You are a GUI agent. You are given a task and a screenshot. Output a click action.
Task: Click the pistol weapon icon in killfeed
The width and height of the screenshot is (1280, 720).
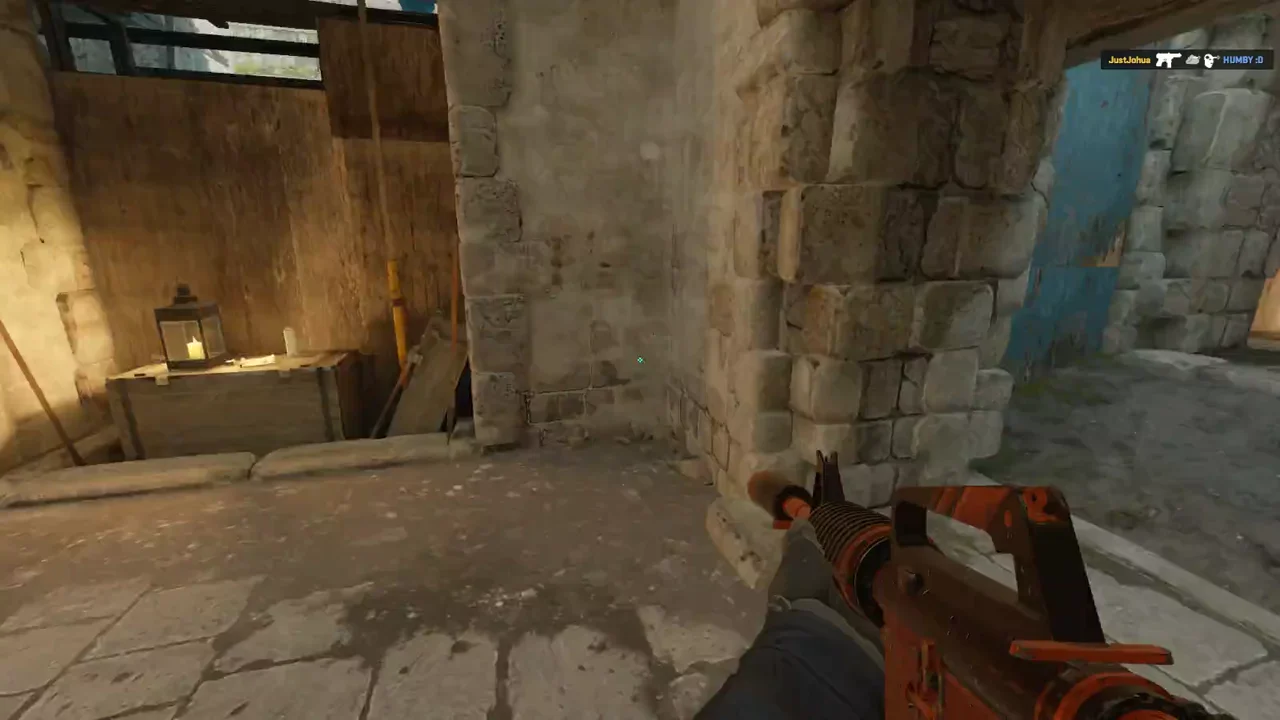point(1168,60)
